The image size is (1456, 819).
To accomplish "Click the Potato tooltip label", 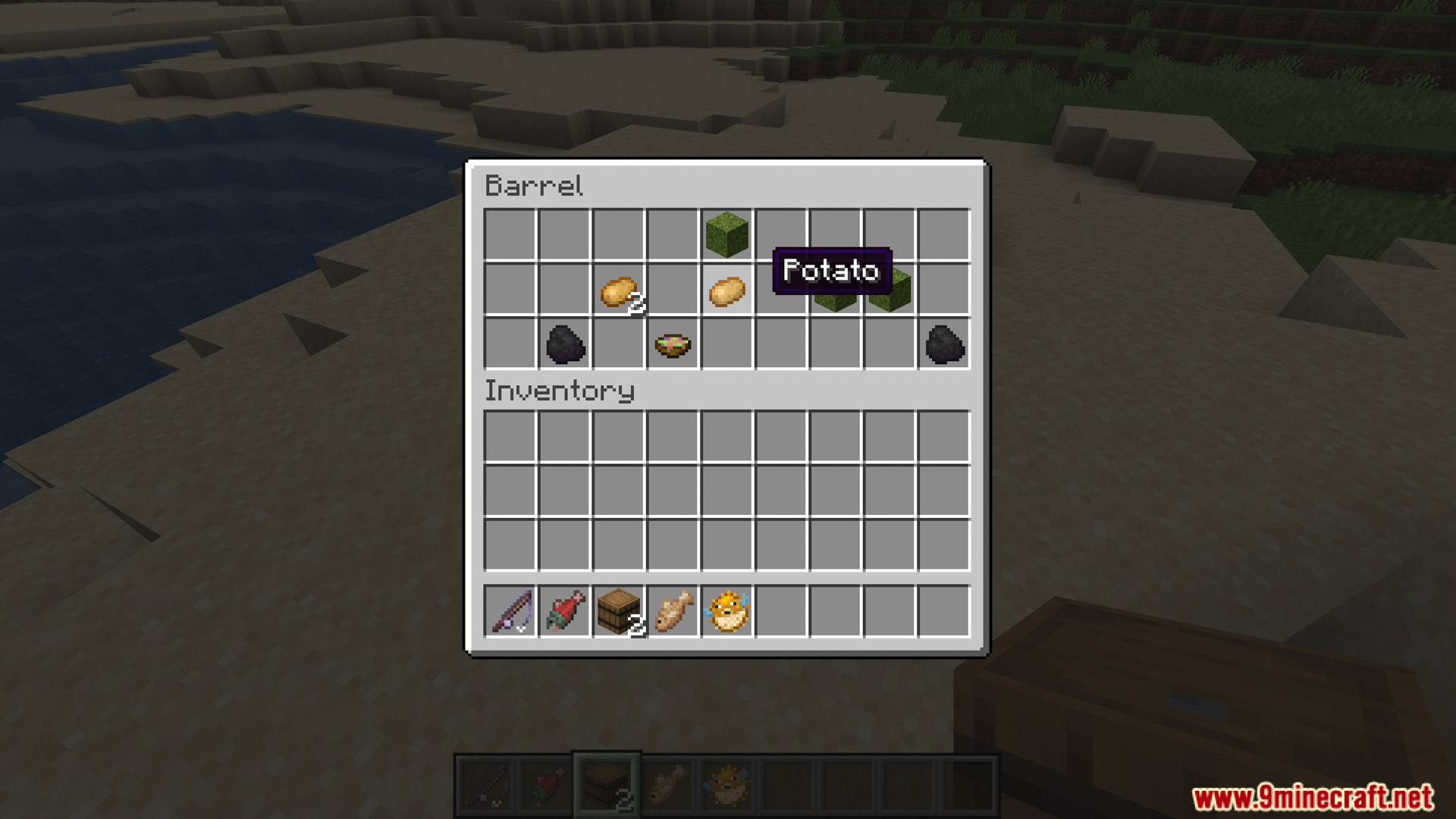I will pos(830,271).
